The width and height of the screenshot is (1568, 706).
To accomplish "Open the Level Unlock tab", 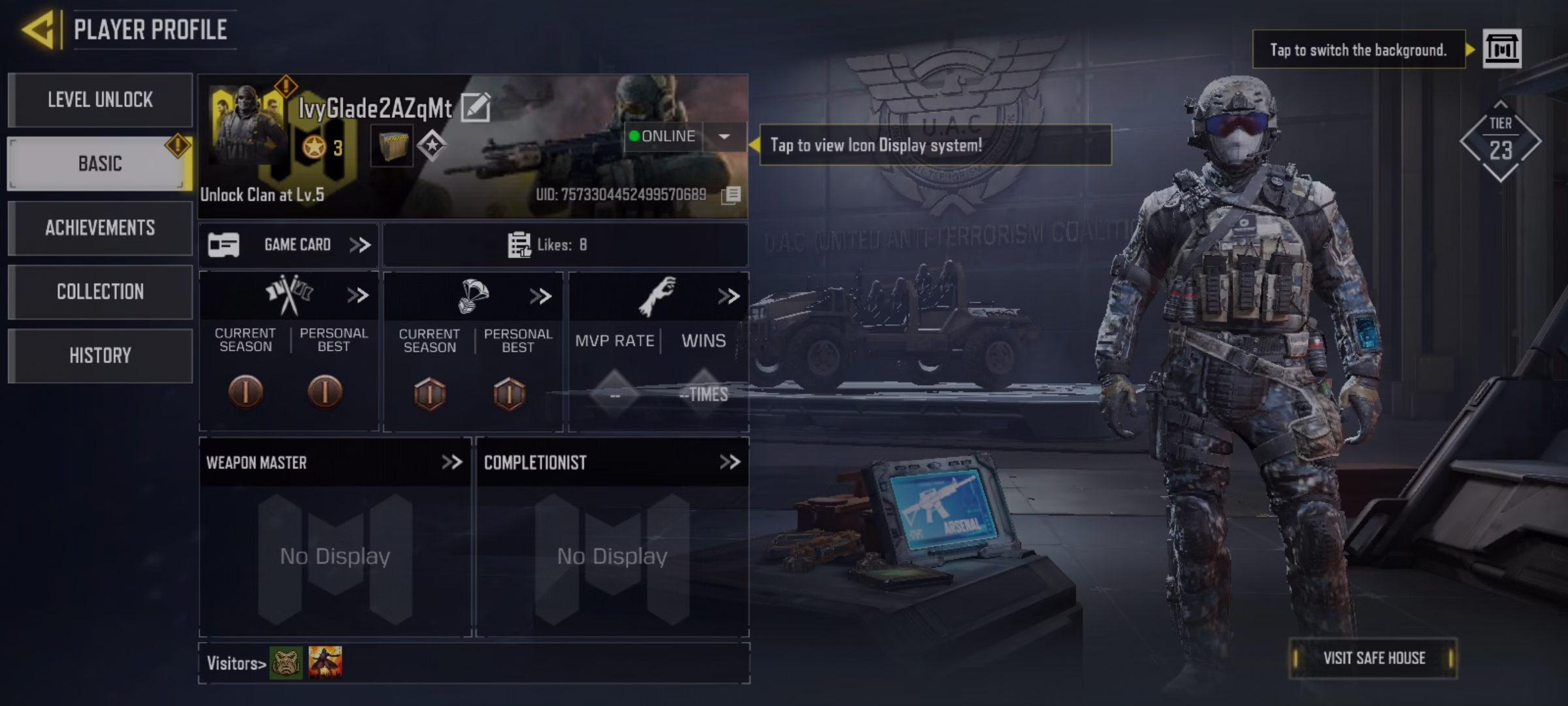I will coord(100,100).
